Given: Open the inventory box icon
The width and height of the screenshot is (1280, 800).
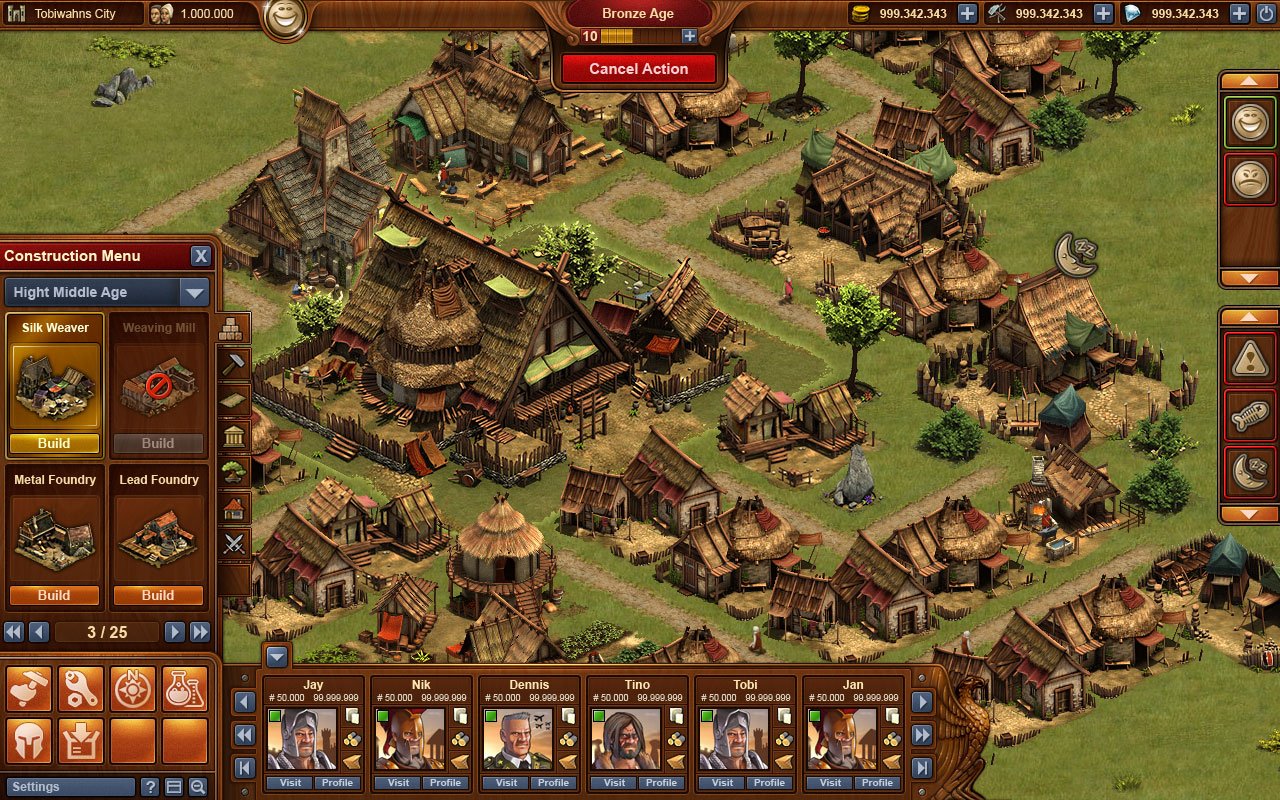Looking at the screenshot, I should coord(80,740).
